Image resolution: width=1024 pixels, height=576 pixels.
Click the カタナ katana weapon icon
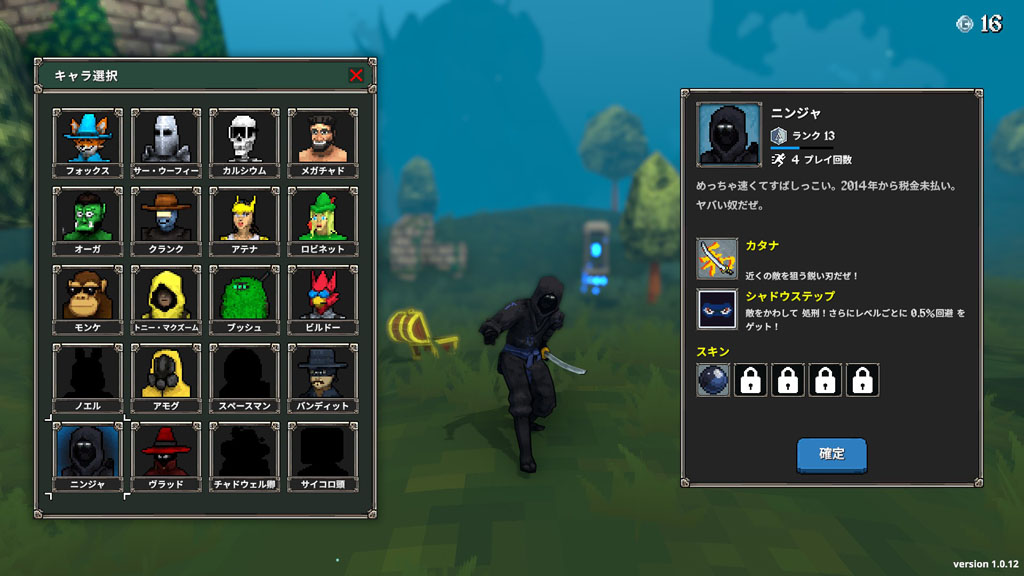pos(717,258)
